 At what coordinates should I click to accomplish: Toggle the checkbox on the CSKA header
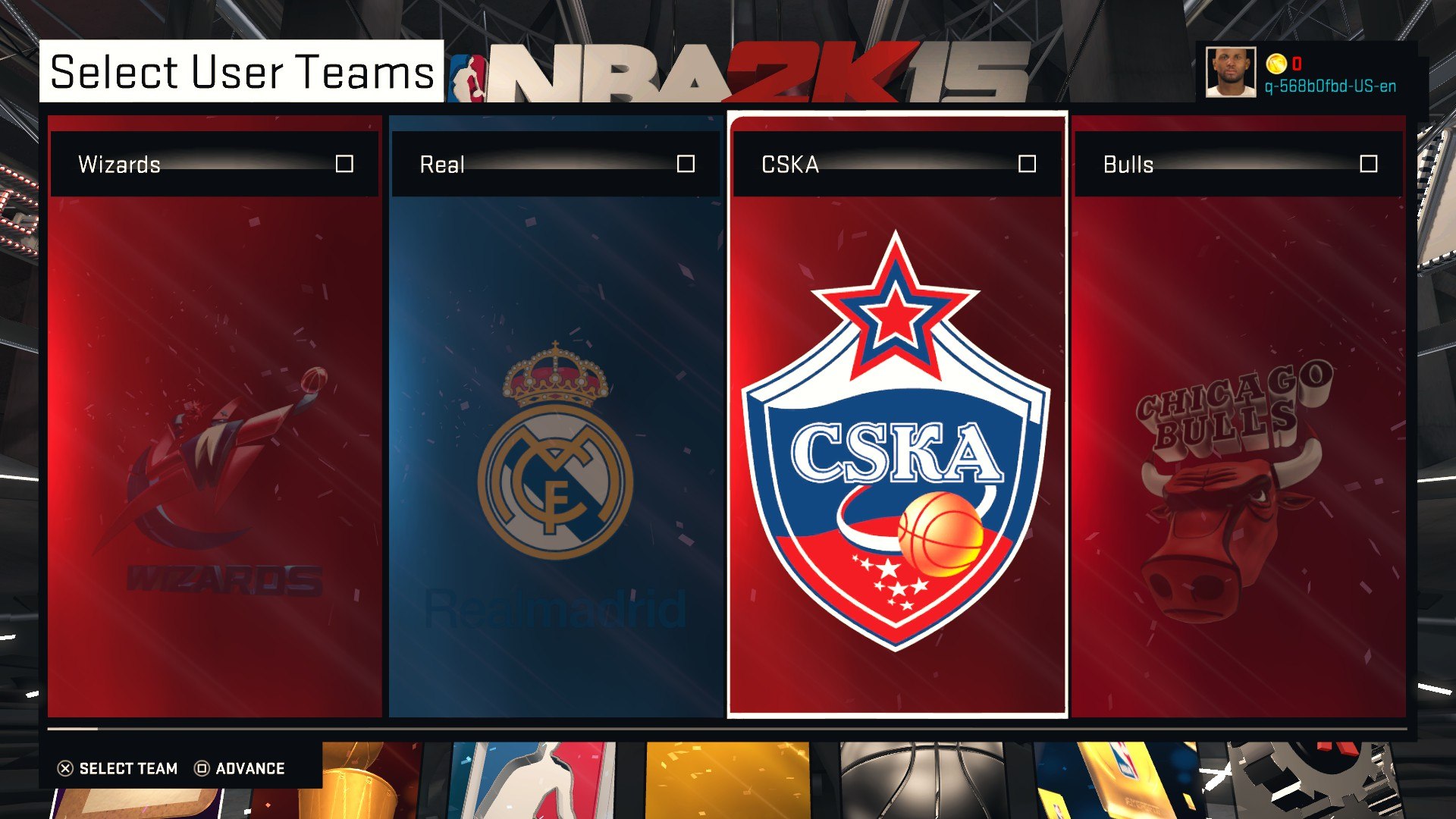pyautogui.click(x=1028, y=164)
